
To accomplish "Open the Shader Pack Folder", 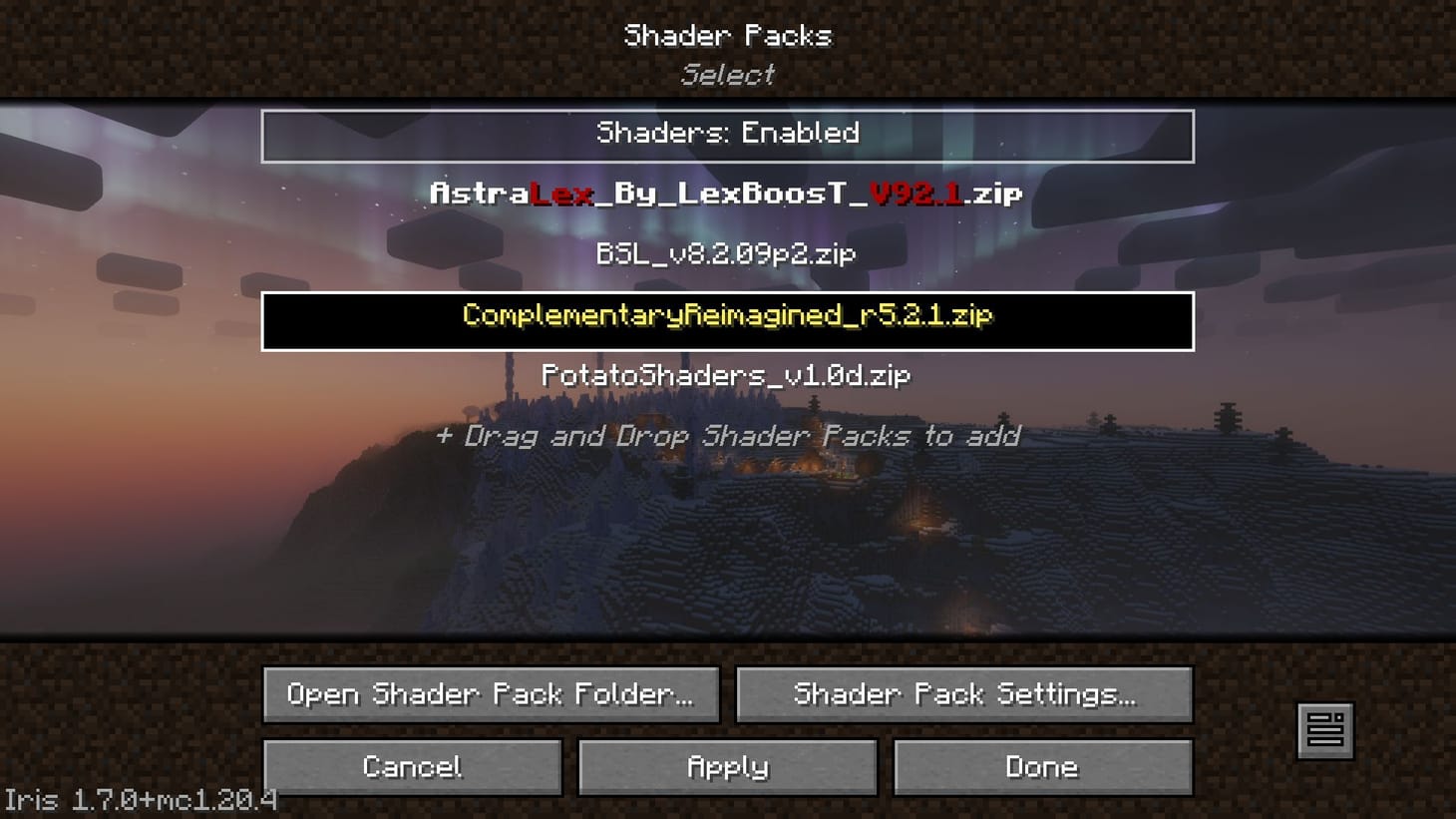I will [x=490, y=694].
